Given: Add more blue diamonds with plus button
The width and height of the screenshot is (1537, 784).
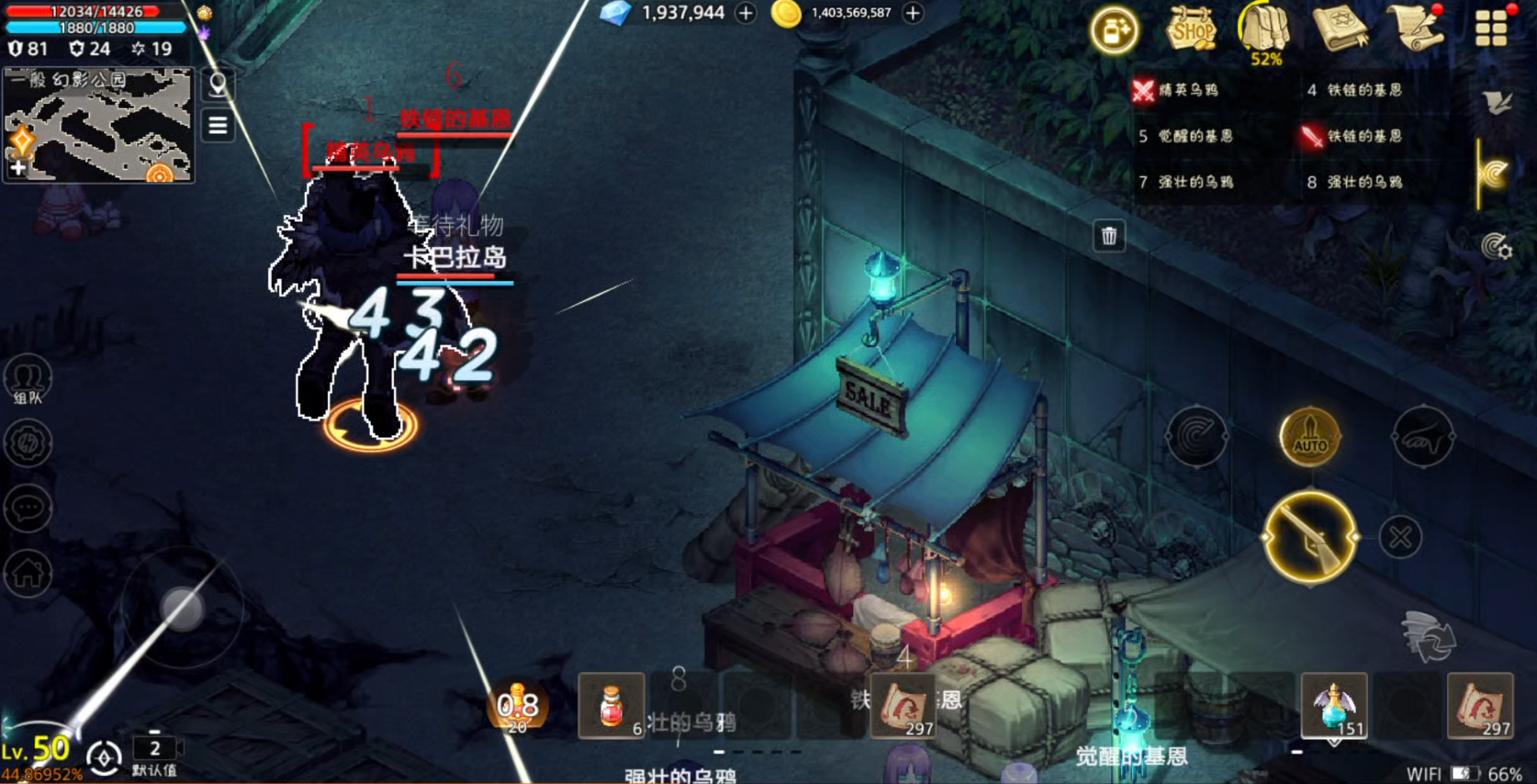Looking at the screenshot, I should [746, 13].
